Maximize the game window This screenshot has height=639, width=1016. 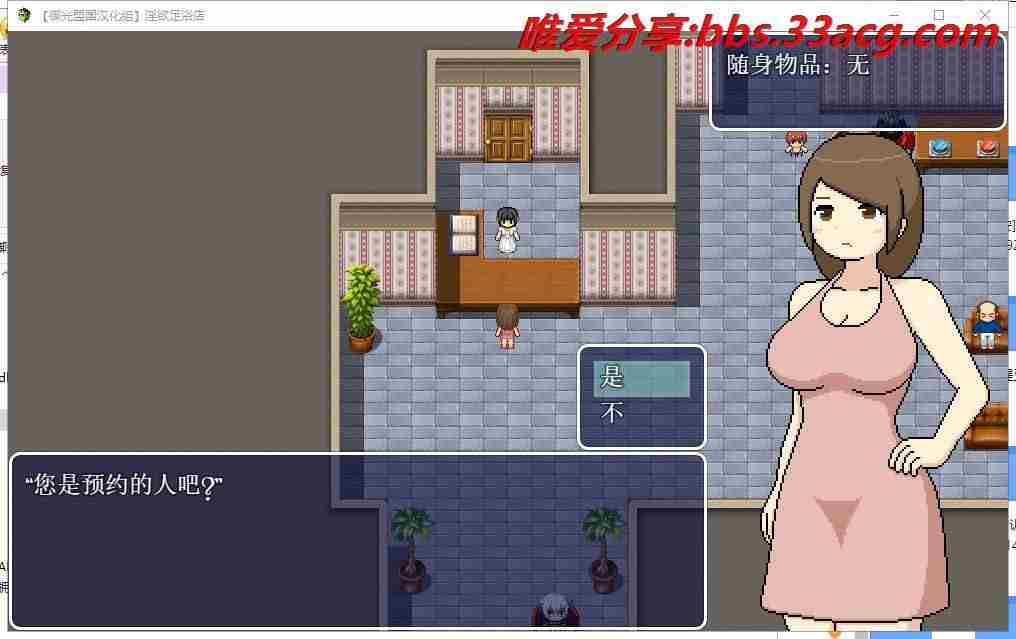click(x=939, y=15)
